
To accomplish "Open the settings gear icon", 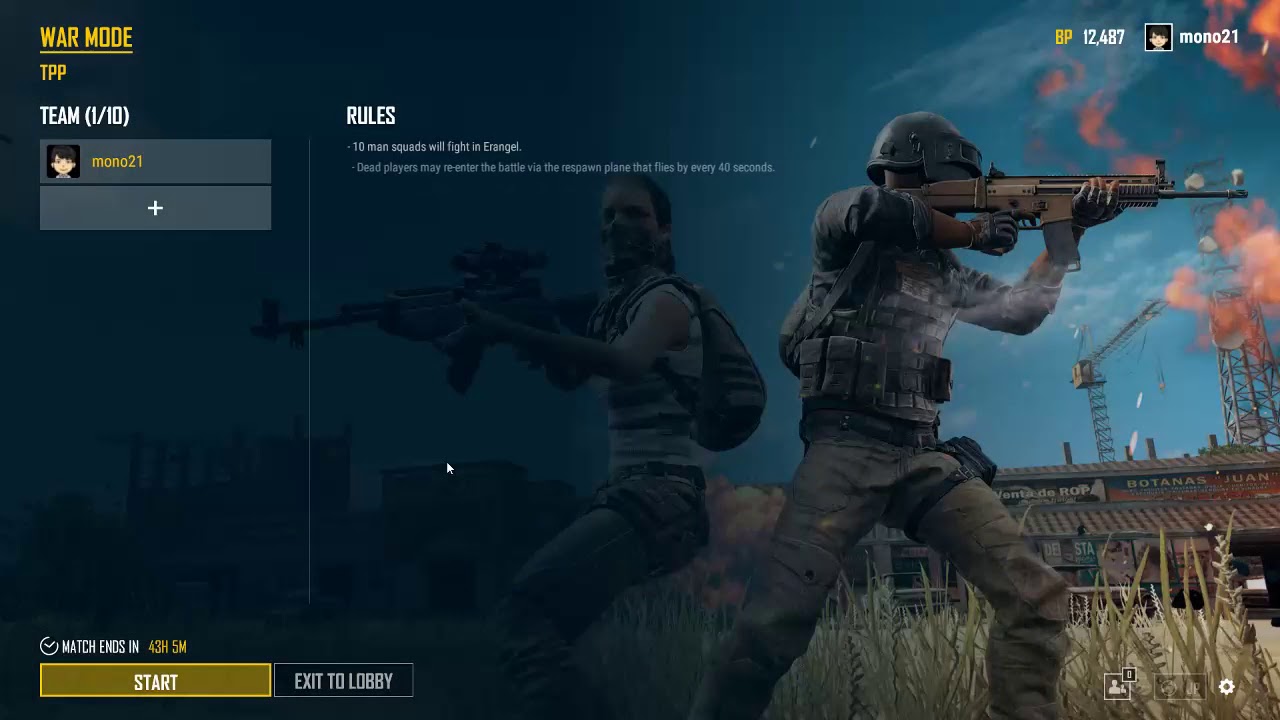I will (1227, 687).
